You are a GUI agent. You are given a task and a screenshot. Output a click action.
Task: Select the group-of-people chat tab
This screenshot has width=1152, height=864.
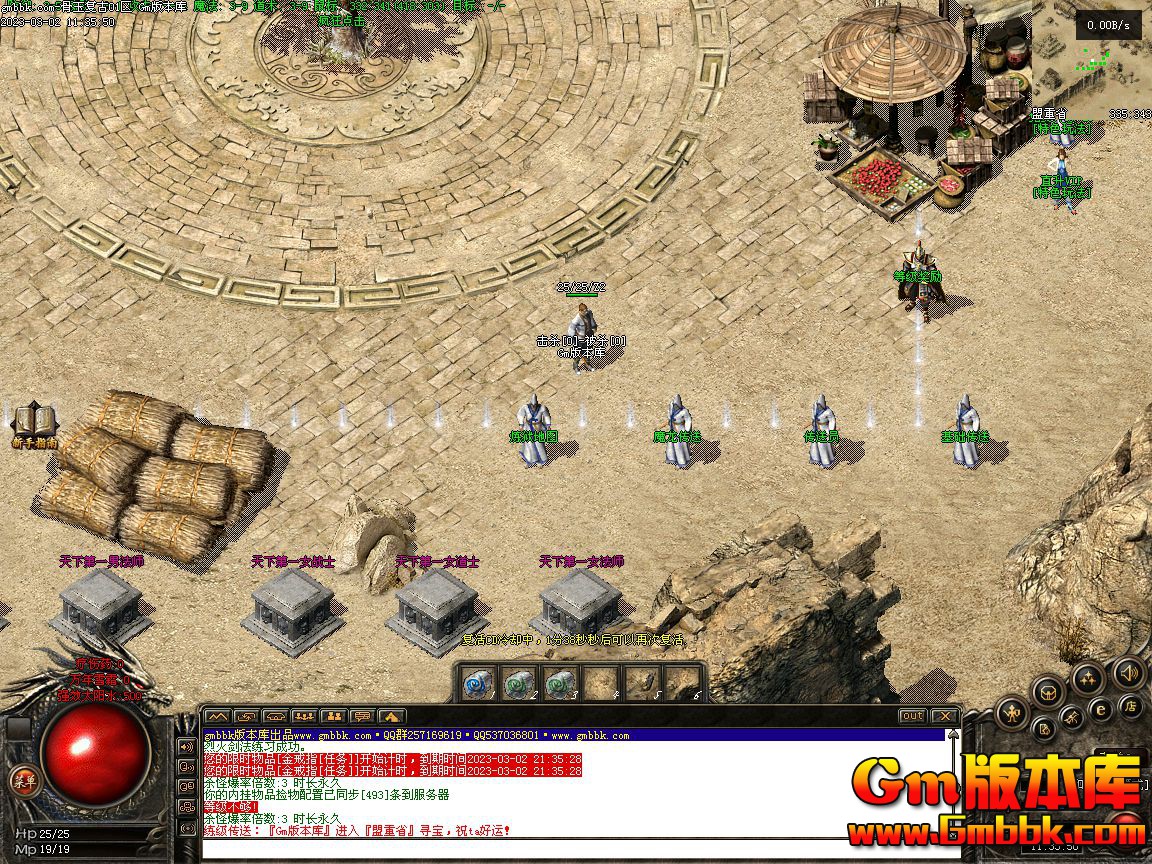pyautogui.click(x=304, y=716)
